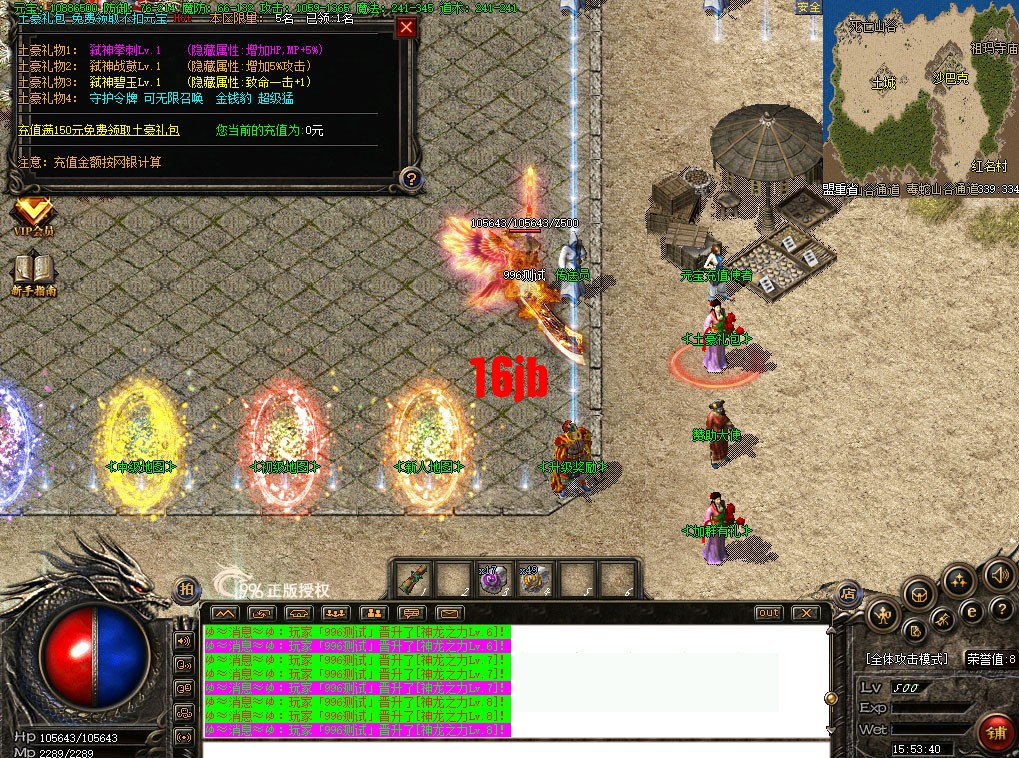Image resolution: width=1019 pixels, height=758 pixels.
Task: Open the VIP会员 membership icon
Action: coord(33,214)
